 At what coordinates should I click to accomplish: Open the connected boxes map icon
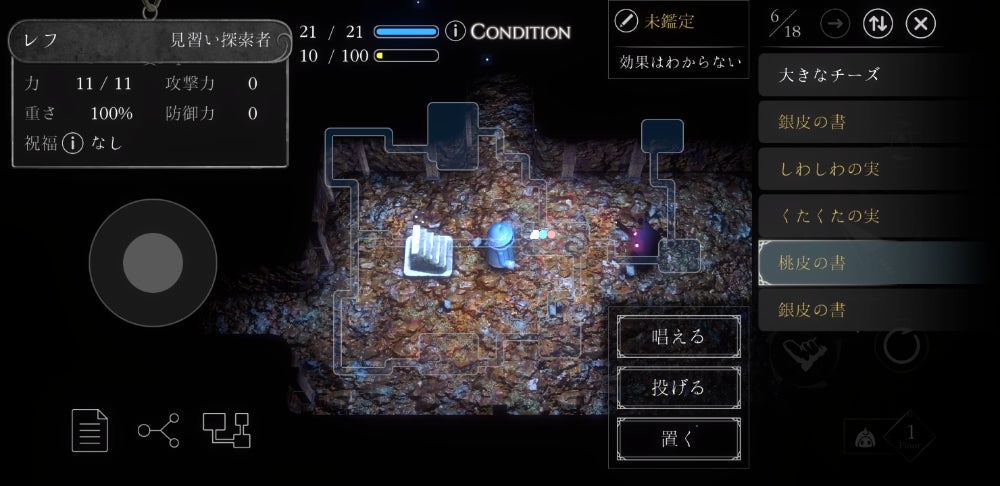click(226, 430)
